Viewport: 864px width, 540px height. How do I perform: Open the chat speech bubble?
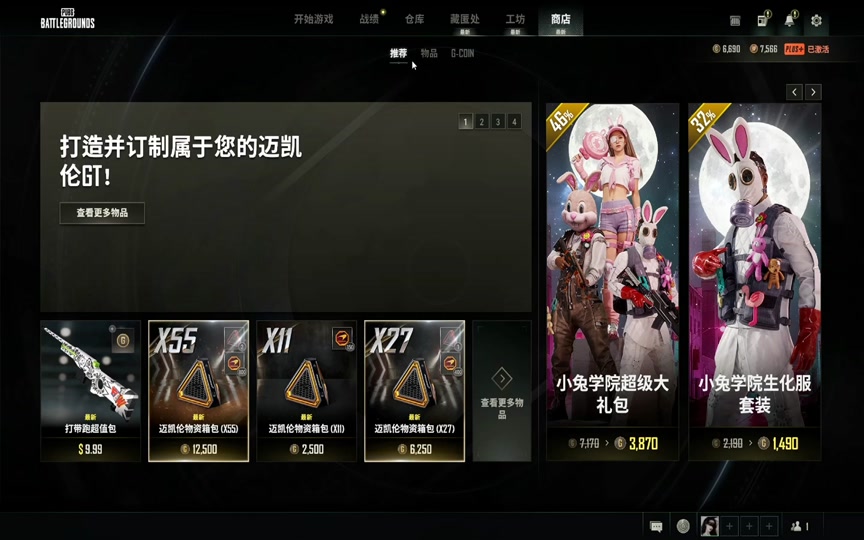(656, 526)
